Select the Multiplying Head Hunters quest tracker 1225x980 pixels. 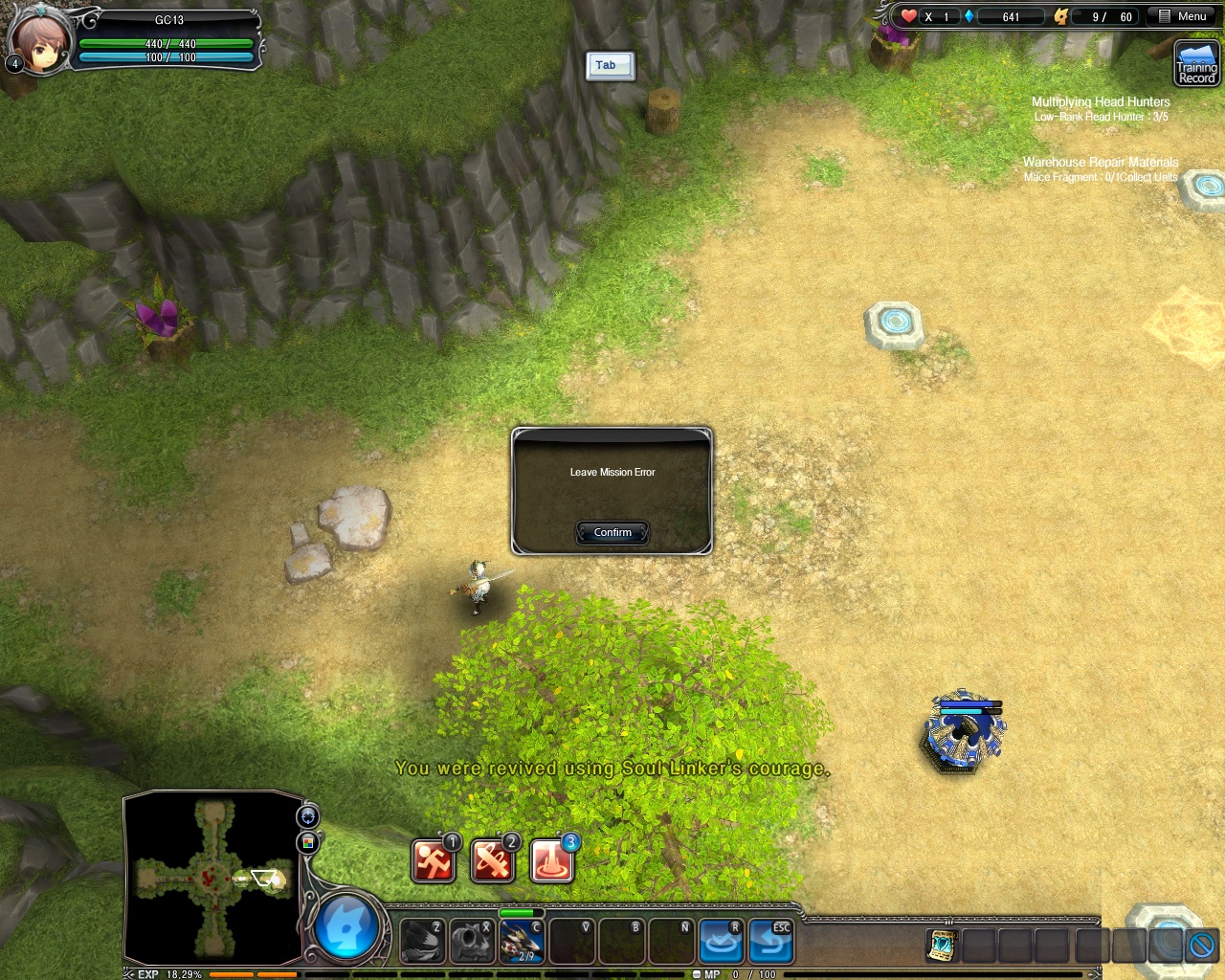coord(1101,101)
